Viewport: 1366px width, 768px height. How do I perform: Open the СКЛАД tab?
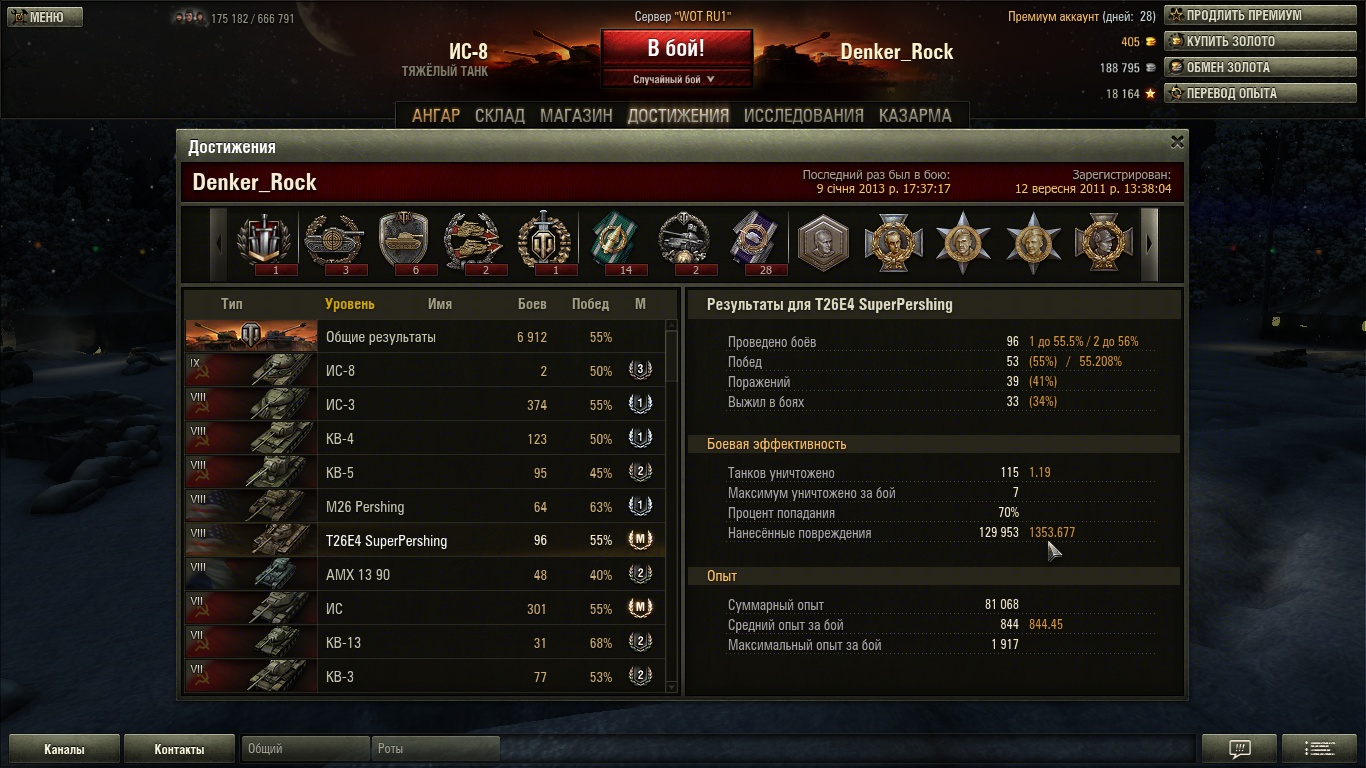500,115
